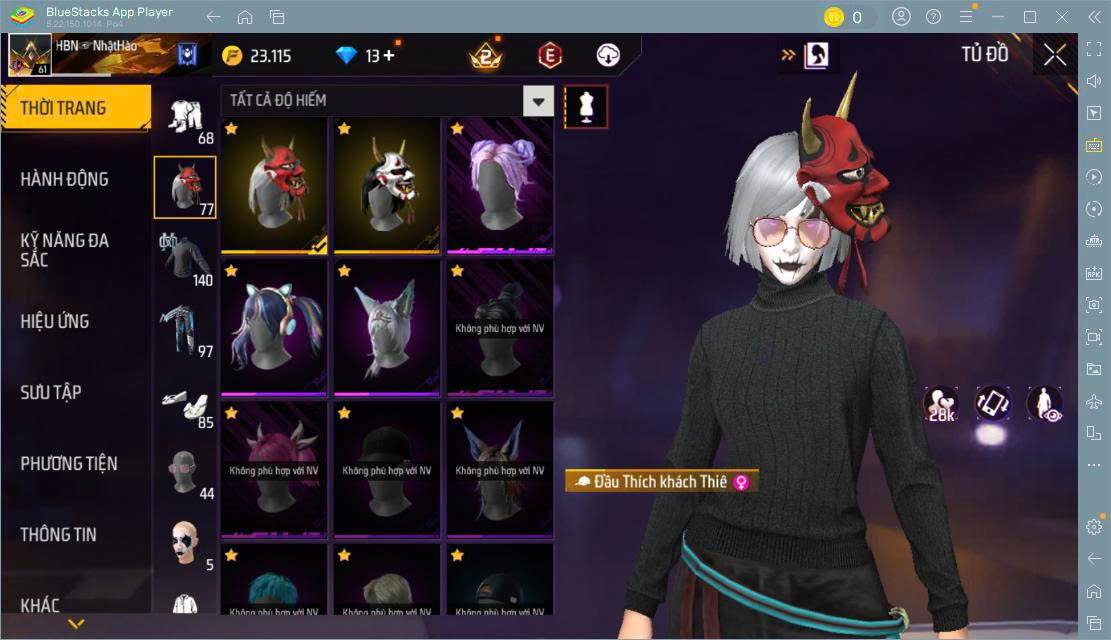Screen dimensions: 1111x640
Task: Select the KỸ NĂNG ĐA SẮC tab
Action: click(65, 249)
